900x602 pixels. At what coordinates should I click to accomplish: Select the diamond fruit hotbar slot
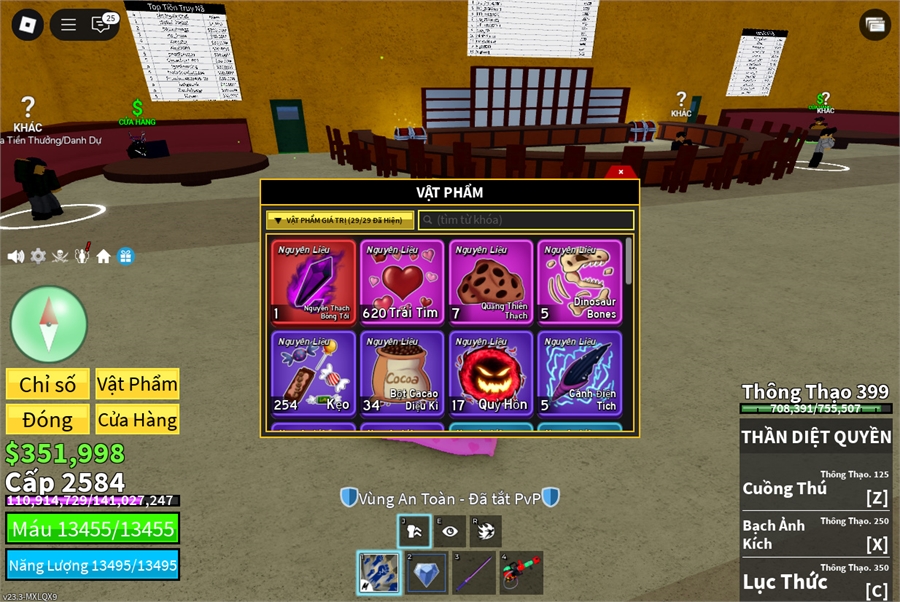tap(427, 573)
